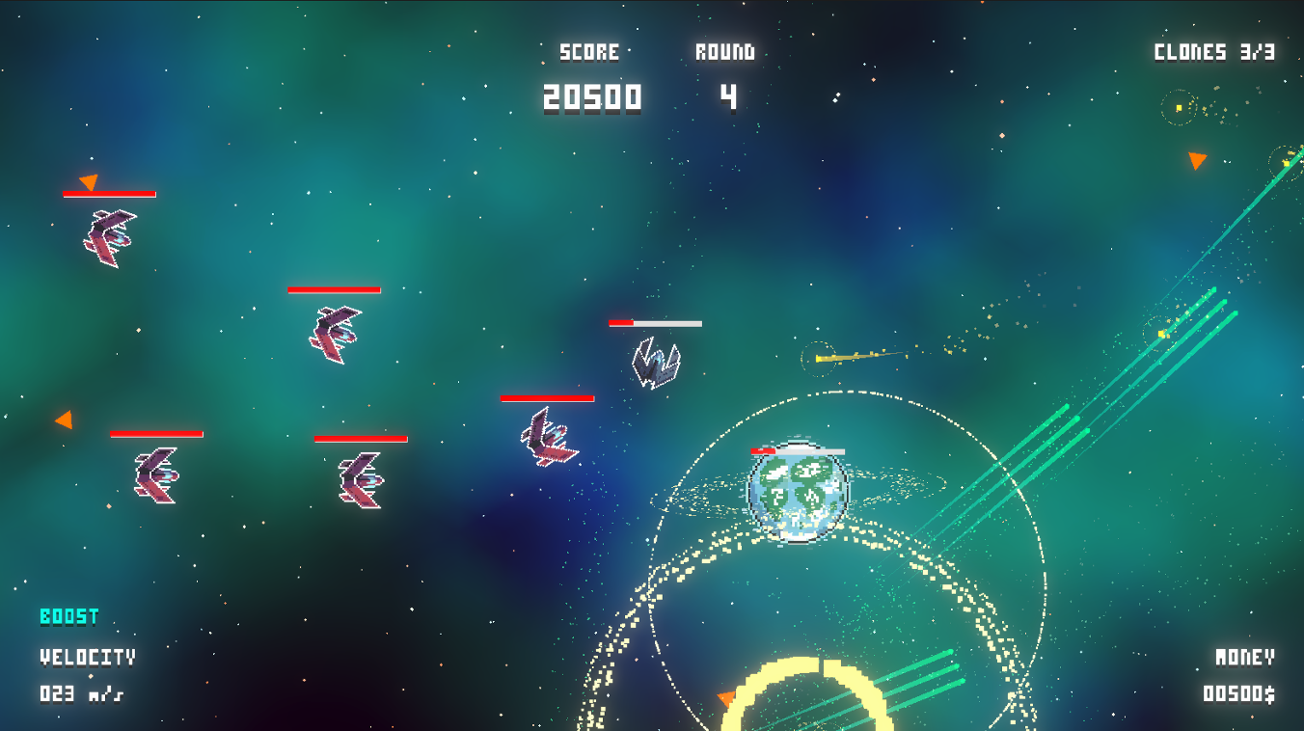The height and width of the screenshot is (731, 1304).
Task: Click the BOOST indicator
Action: 68,617
